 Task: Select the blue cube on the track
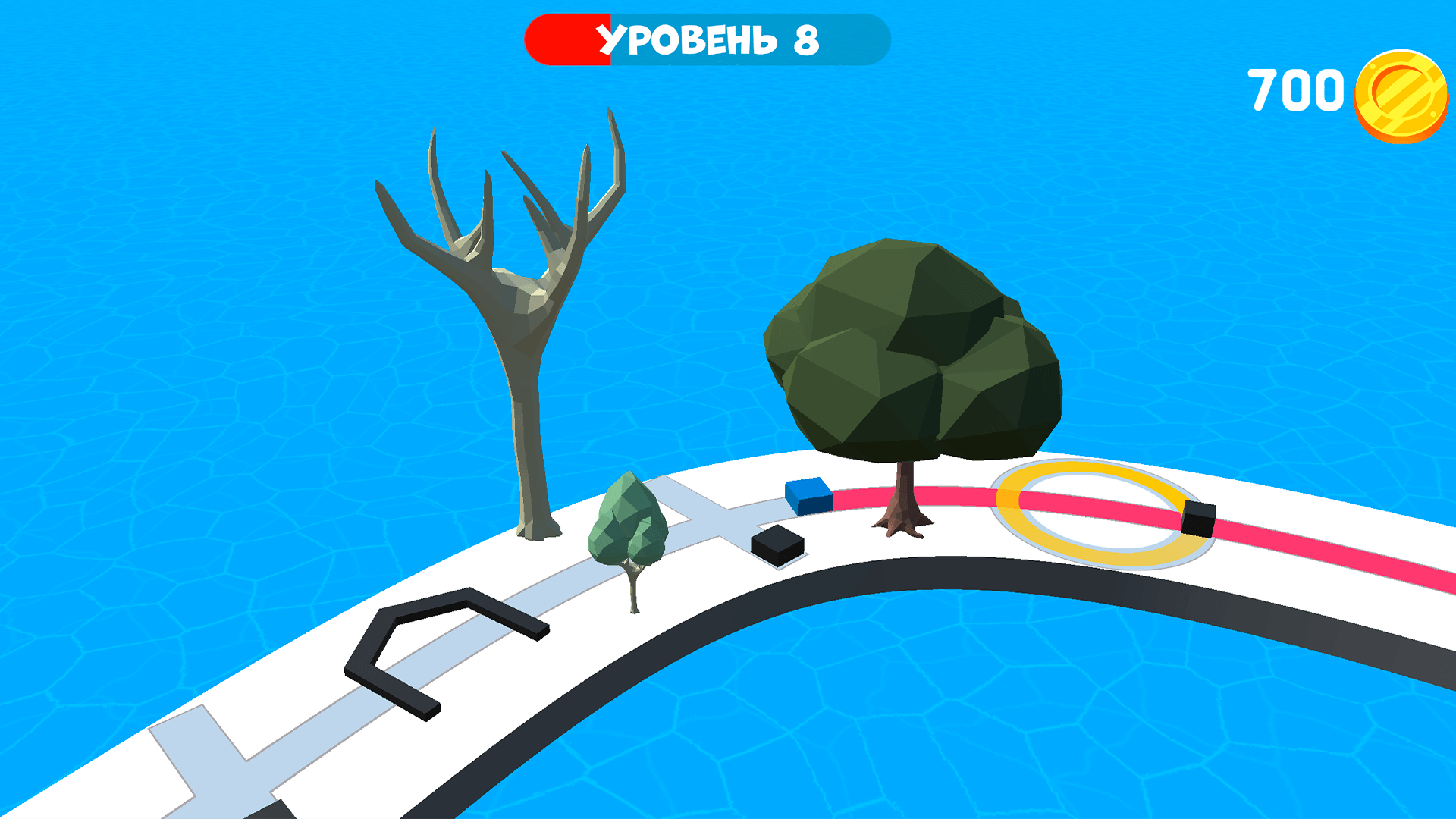pos(810,497)
